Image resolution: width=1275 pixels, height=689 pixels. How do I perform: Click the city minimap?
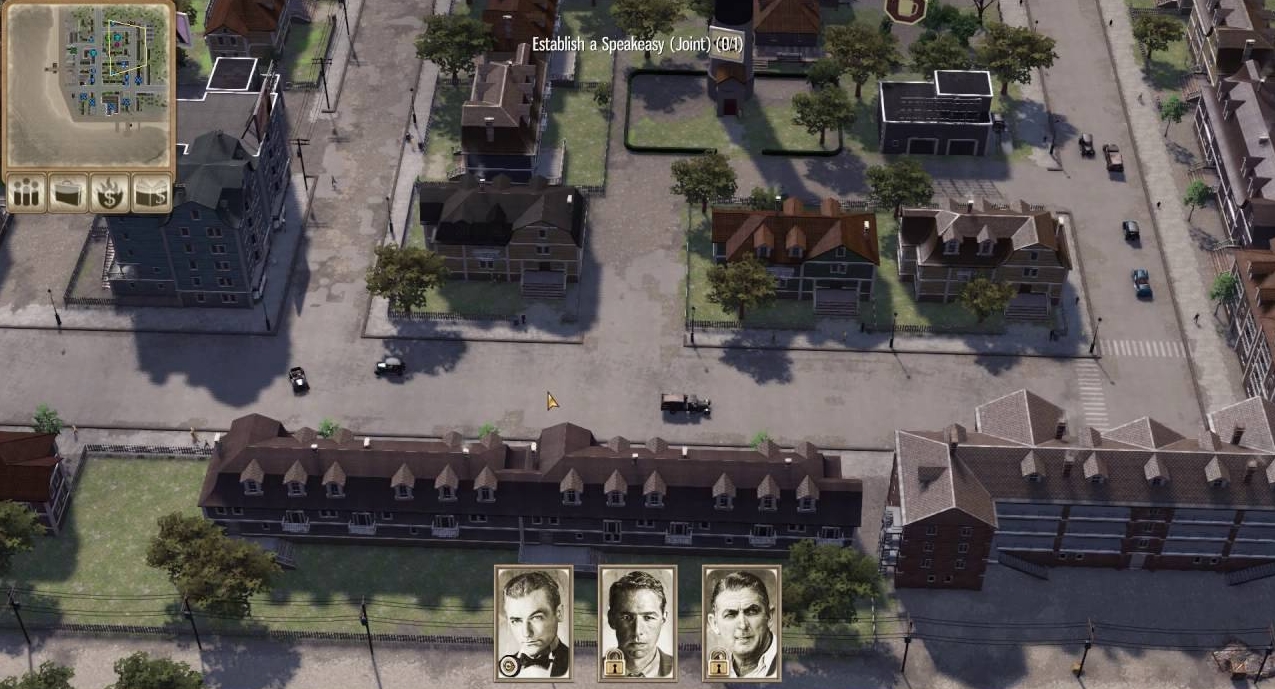point(88,87)
